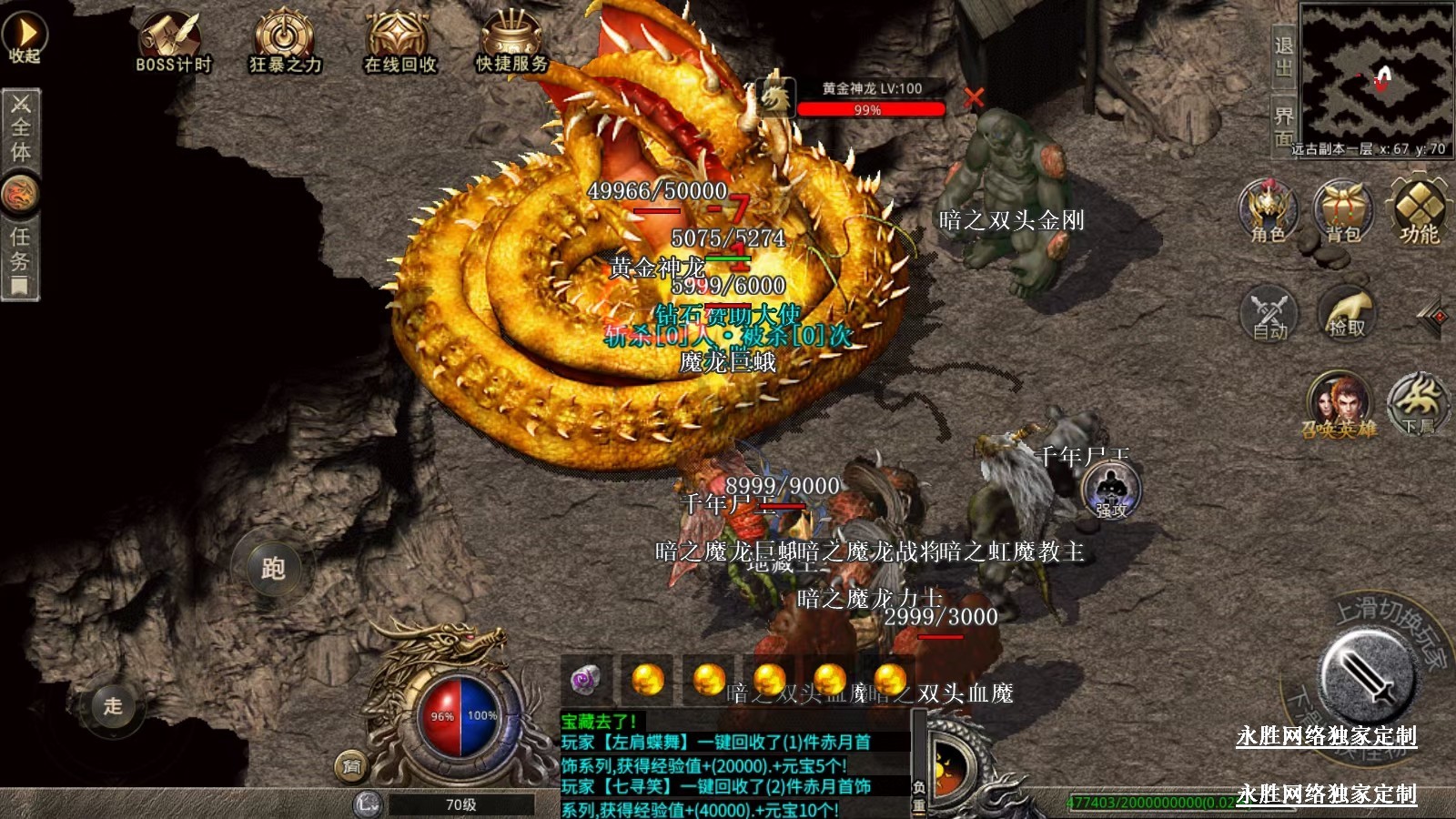Toggle 自动 auto-combat mode
The width and height of the screenshot is (1456, 819).
(1269, 314)
